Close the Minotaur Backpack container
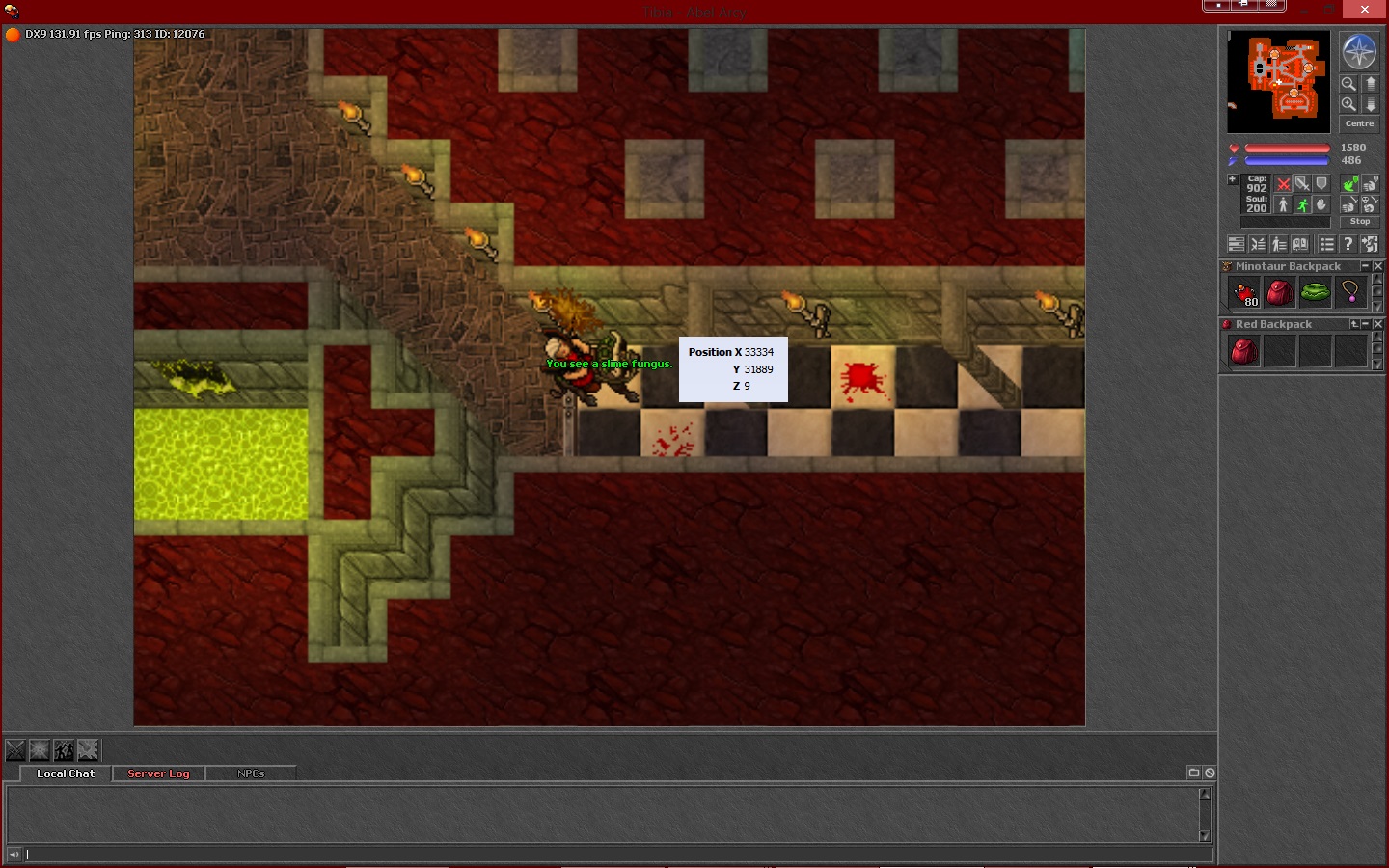The width and height of the screenshot is (1389, 868). pyautogui.click(x=1378, y=266)
